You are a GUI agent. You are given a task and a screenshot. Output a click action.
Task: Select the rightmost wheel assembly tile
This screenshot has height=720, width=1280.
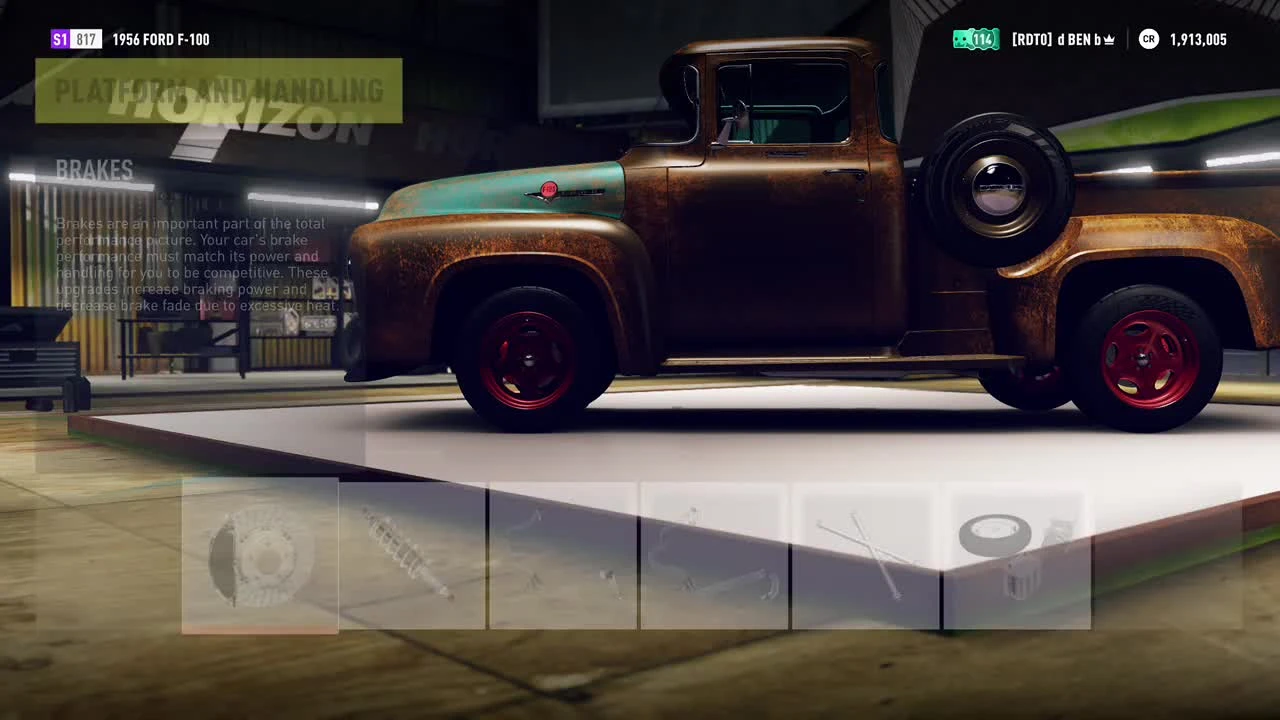click(x=1016, y=555)
